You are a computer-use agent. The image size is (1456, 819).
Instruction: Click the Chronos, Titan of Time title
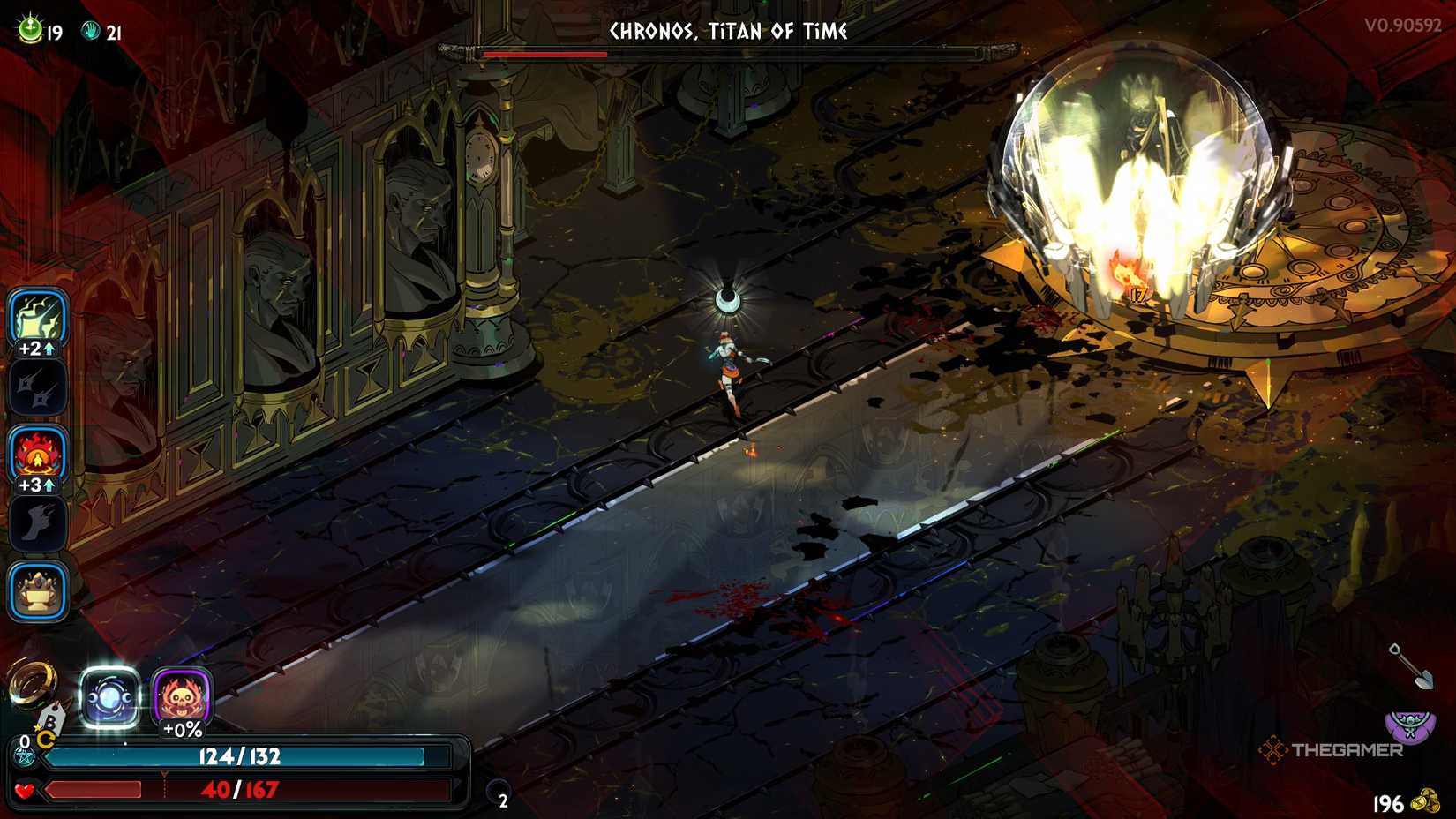click(728, 32)
